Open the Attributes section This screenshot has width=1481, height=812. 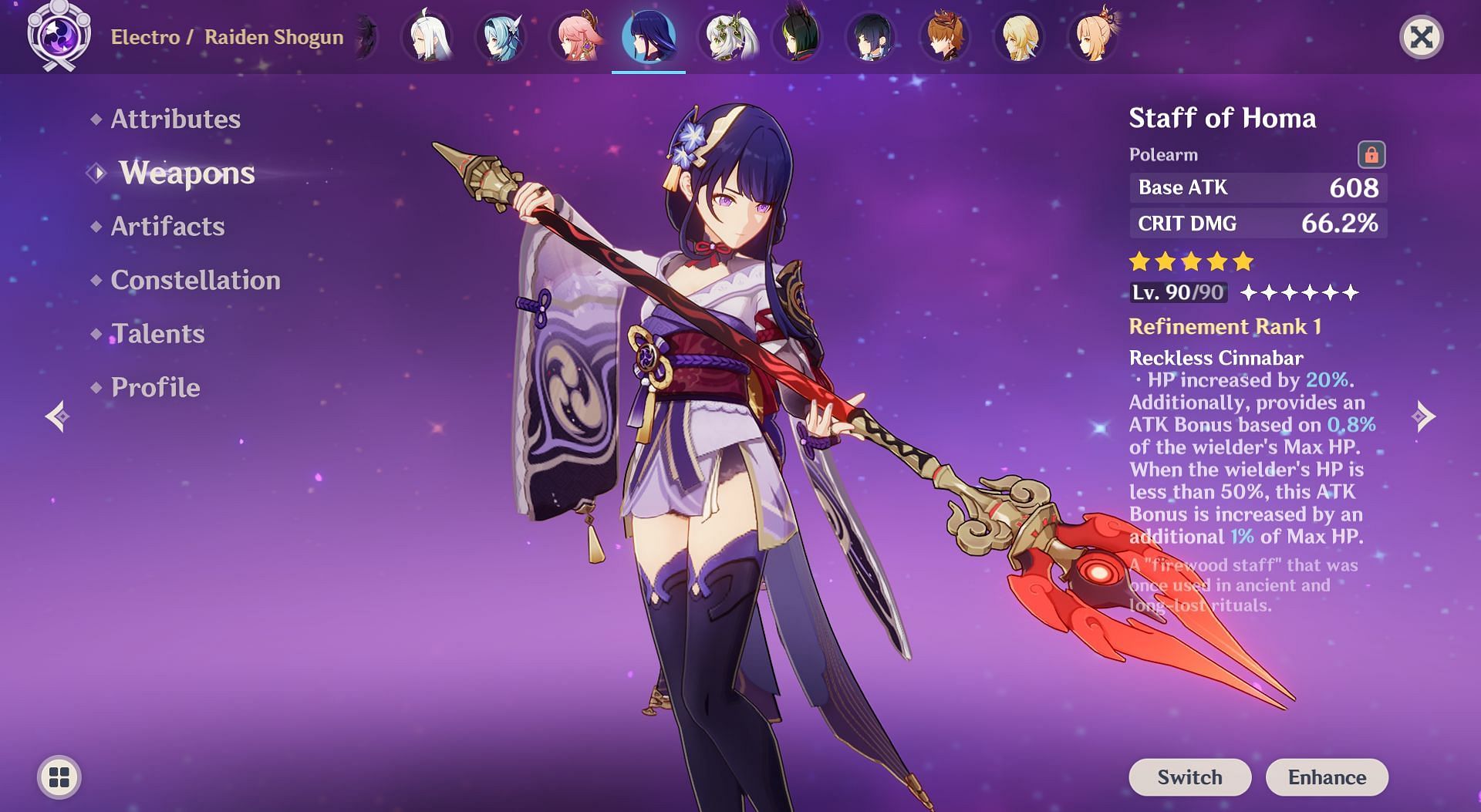(x=175, y=119)
